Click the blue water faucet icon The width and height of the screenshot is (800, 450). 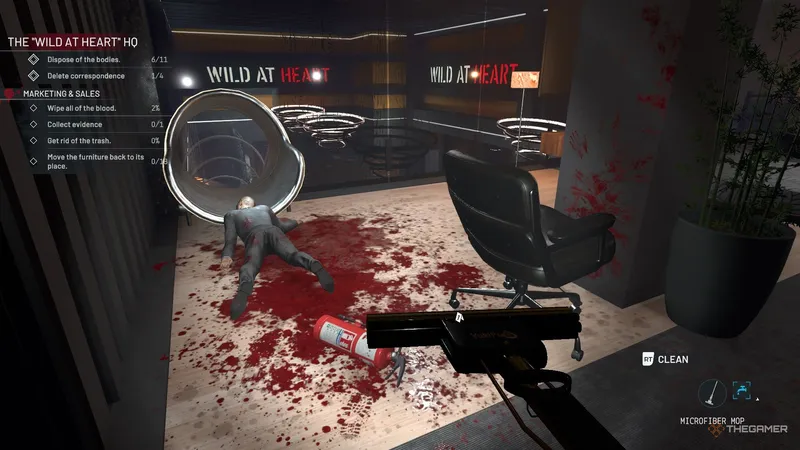(742, 391)
